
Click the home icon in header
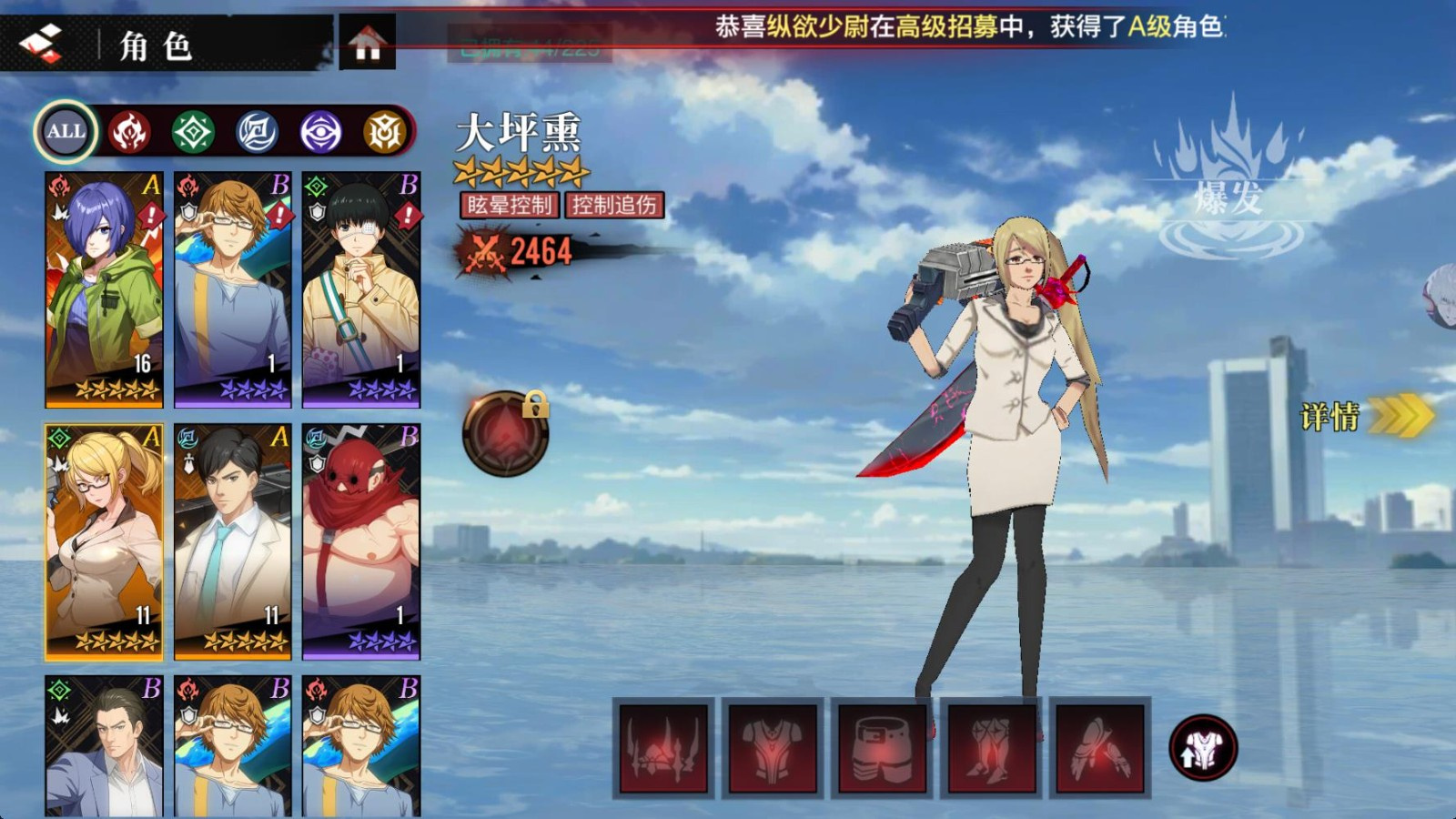365,41
